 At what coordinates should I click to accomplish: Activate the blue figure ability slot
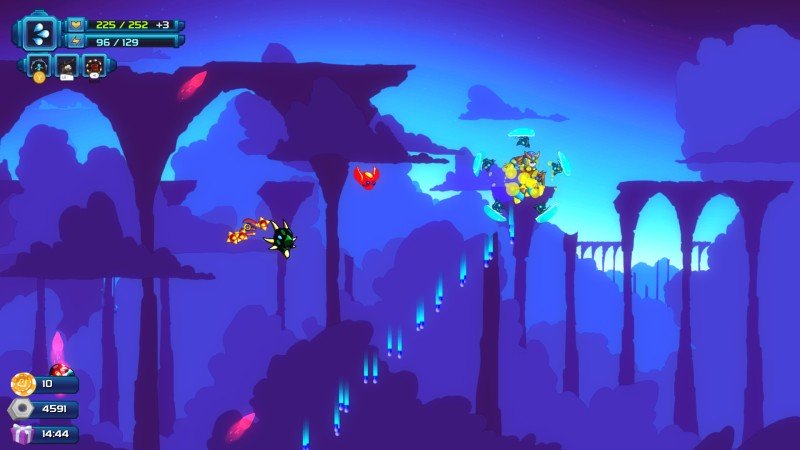(x=39, y=66)
